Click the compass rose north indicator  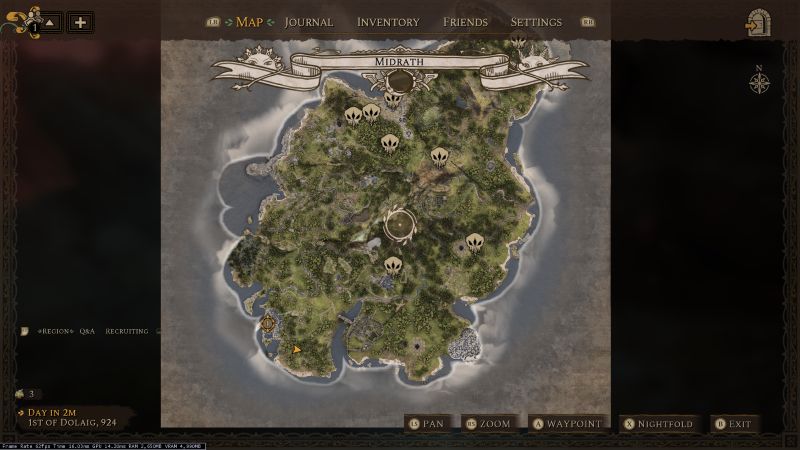click(758, 81)
